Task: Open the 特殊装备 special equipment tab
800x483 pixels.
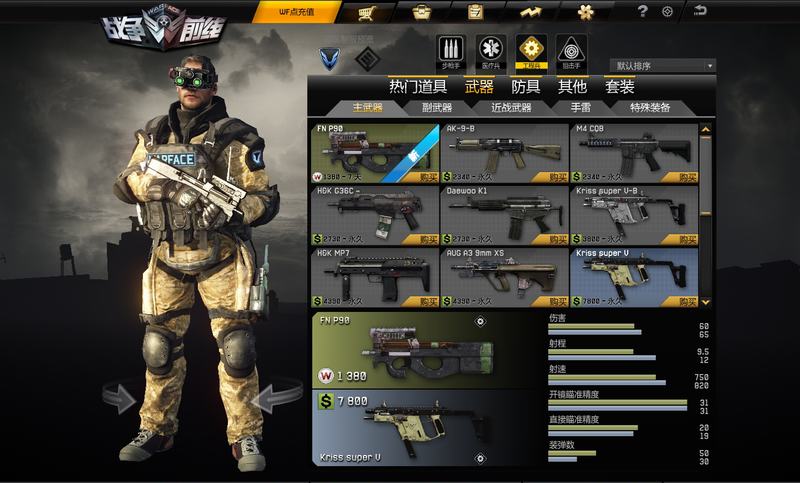Action: pyautogui.click(x=650, y=107)
